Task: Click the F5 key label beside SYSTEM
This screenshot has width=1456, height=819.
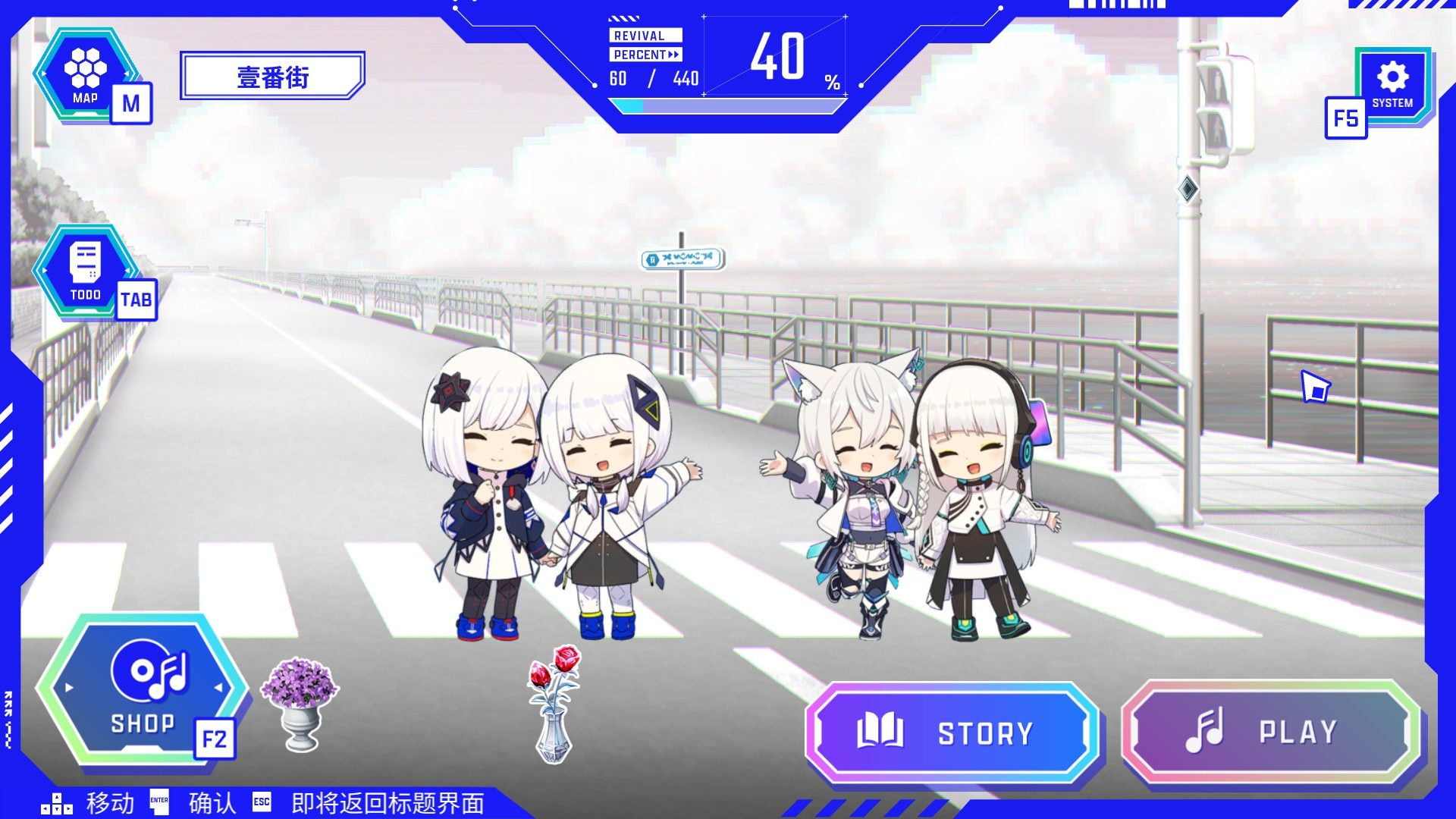Action: tap(1345, 119)
